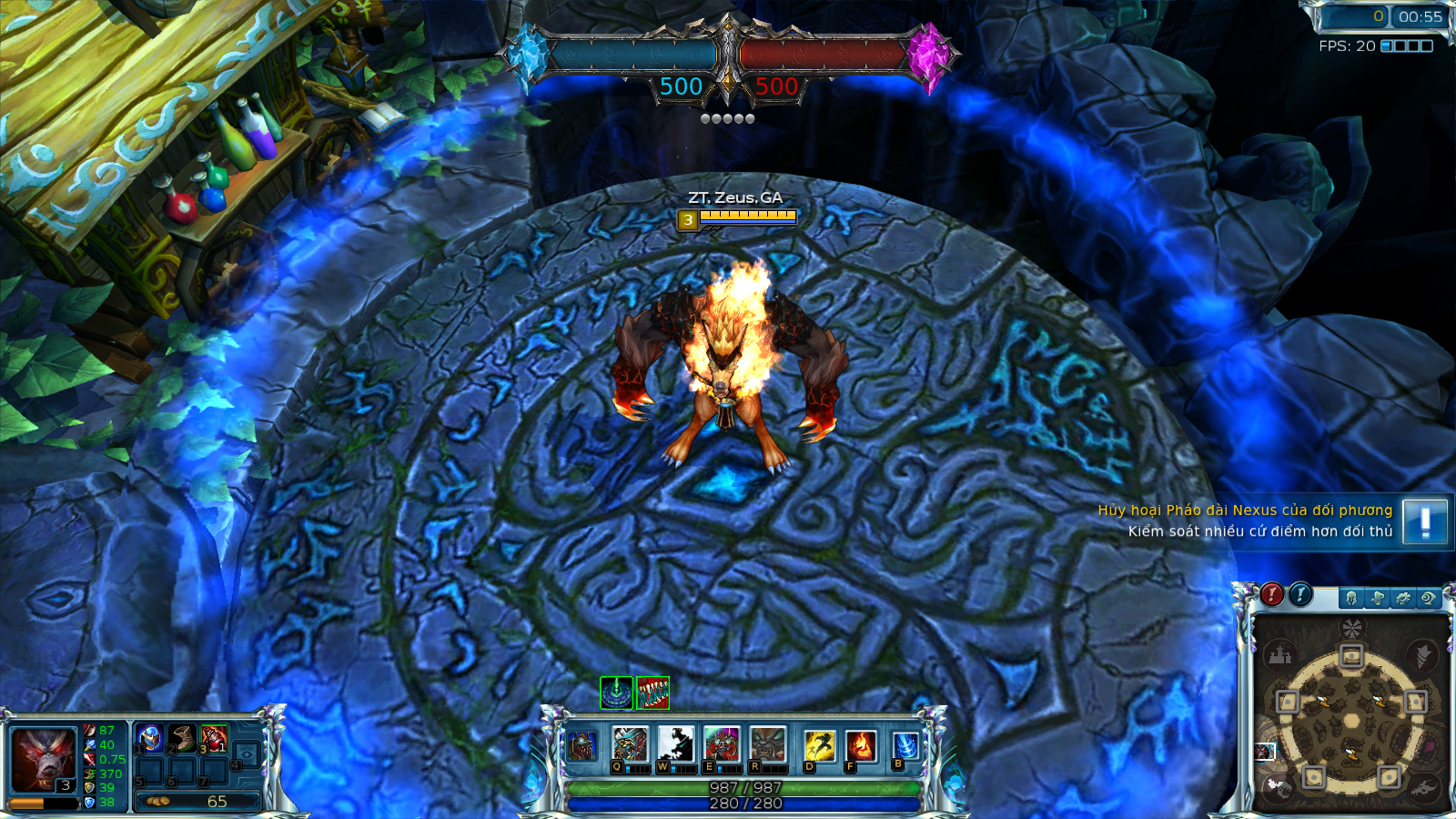
Task: Open the game settings gear above the minimap
Action: pos(1403,597)
